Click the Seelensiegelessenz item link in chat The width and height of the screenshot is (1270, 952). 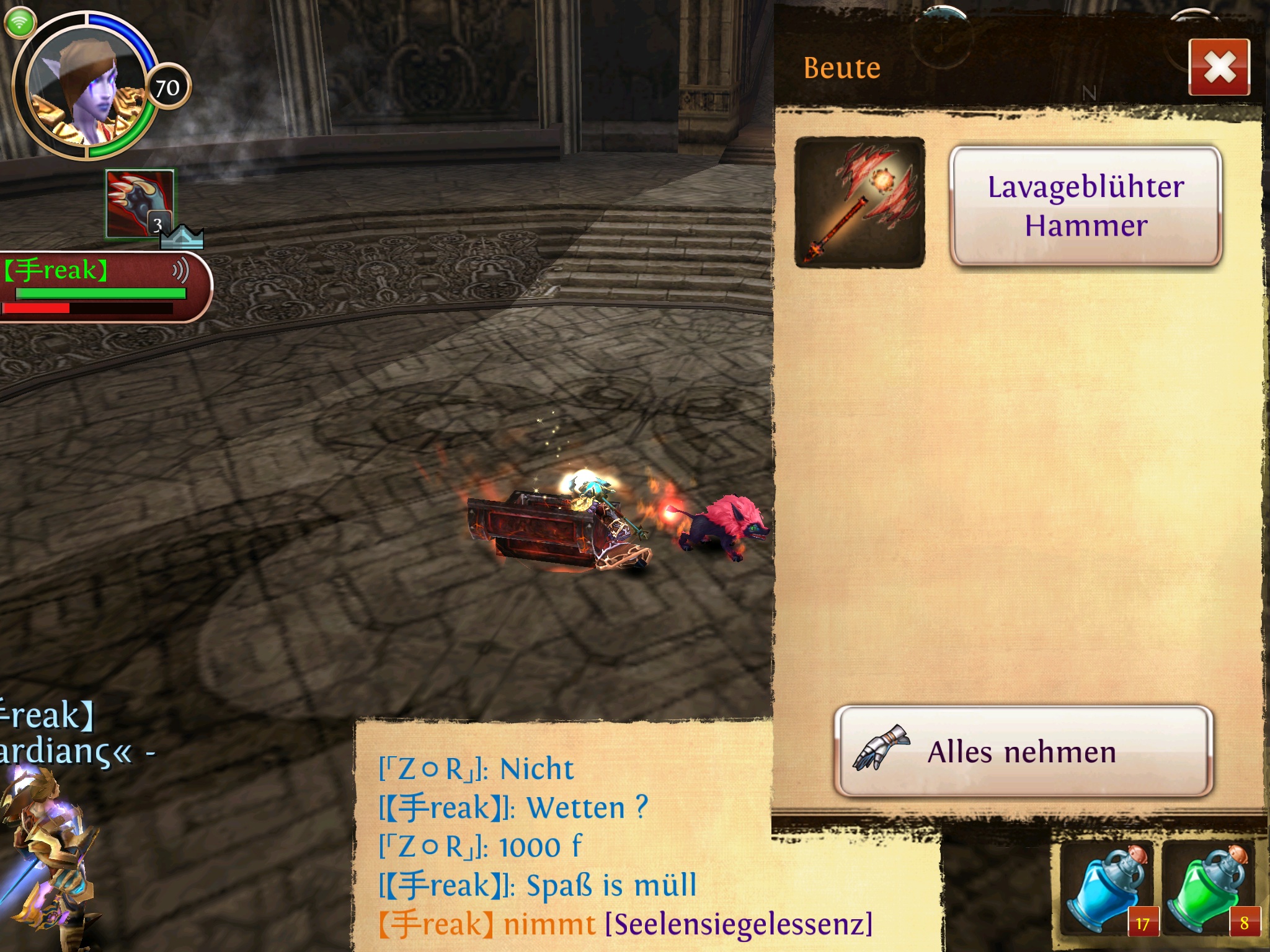(x=739, y=924)
